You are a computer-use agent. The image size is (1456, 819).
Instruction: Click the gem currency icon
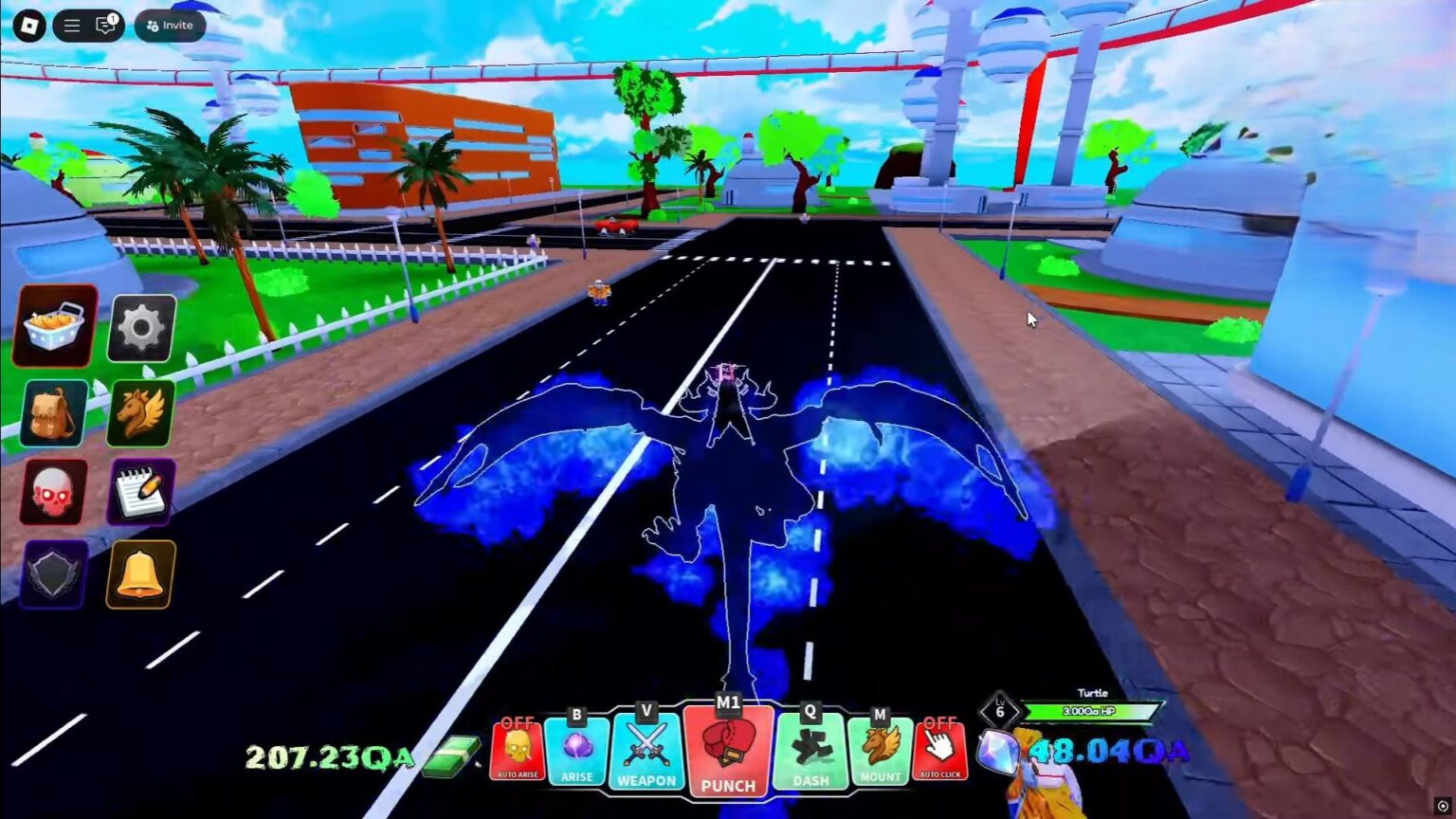tap(998, 752)
